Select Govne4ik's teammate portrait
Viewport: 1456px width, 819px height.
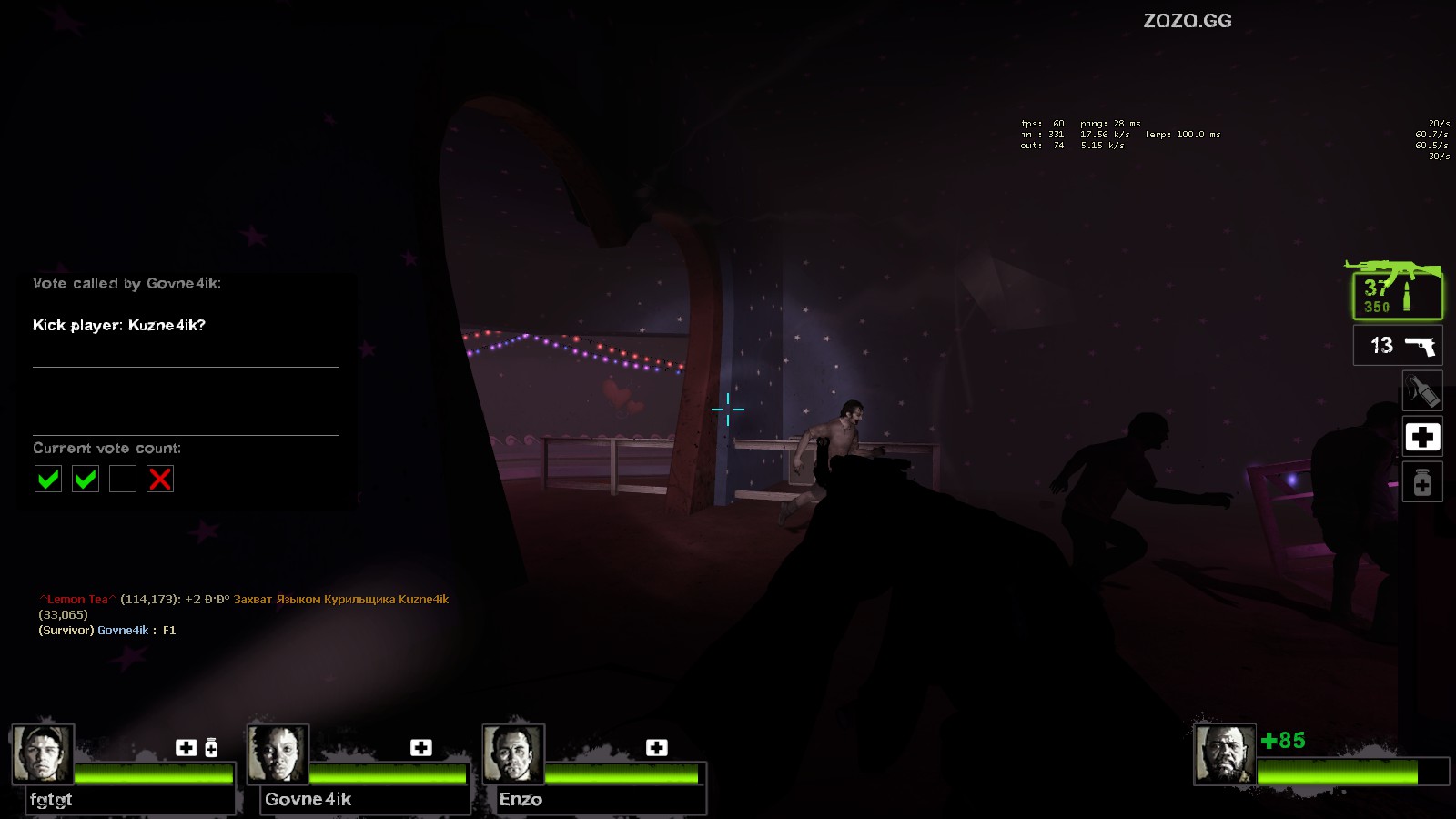278,753
